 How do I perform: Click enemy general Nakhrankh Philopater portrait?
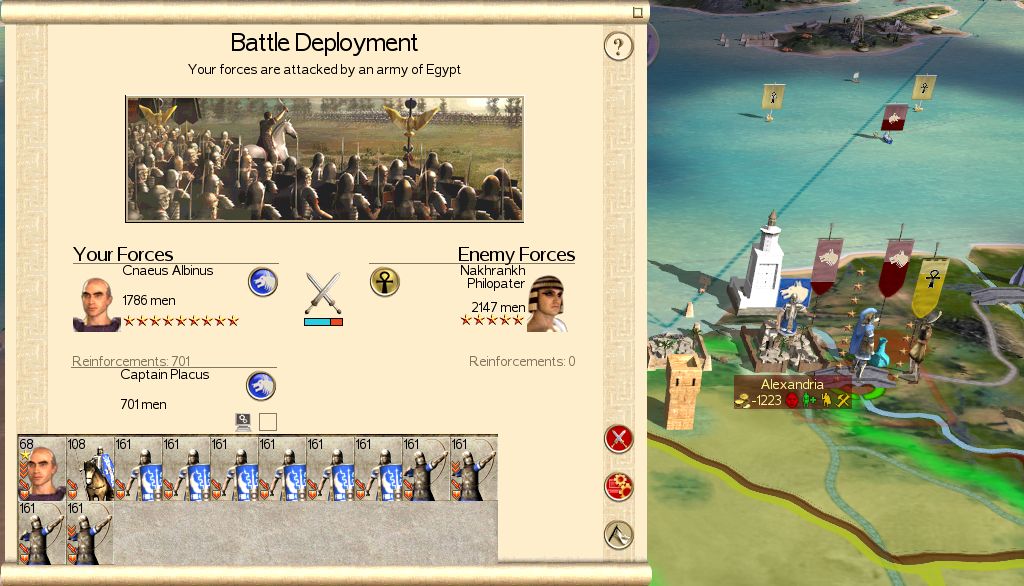click(x=547, y=304)
